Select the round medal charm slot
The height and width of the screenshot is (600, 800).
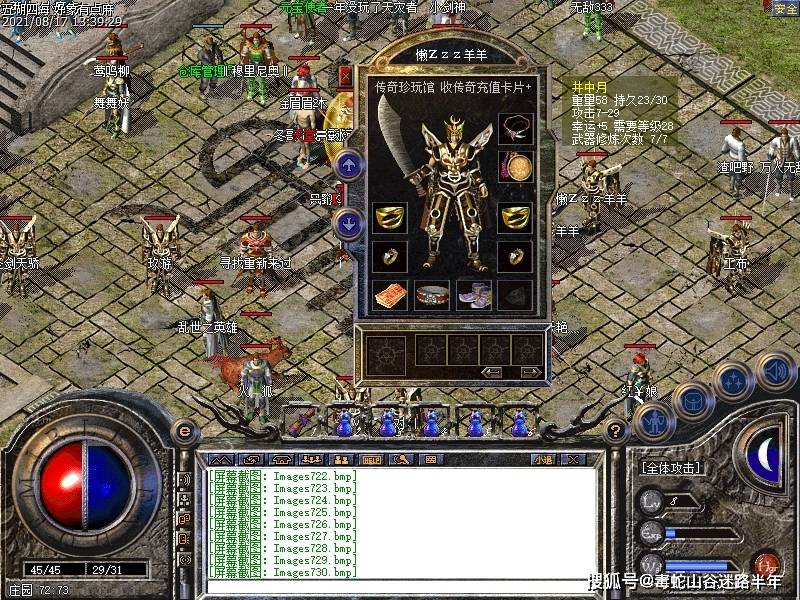(x=515, y=166)
